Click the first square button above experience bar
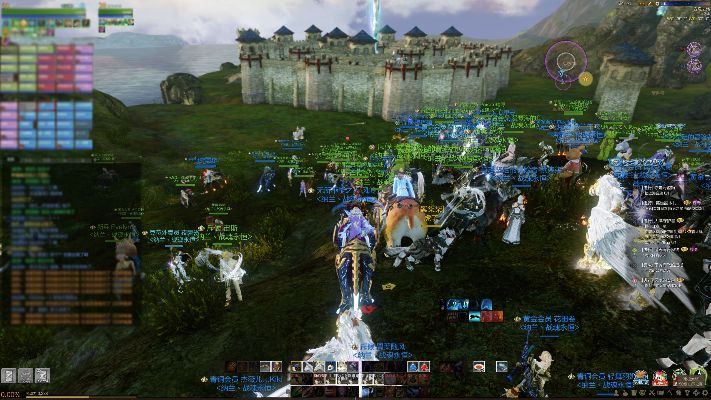This screenshot has width=711, height=400. pyautogui.click(x=8, y=375)
